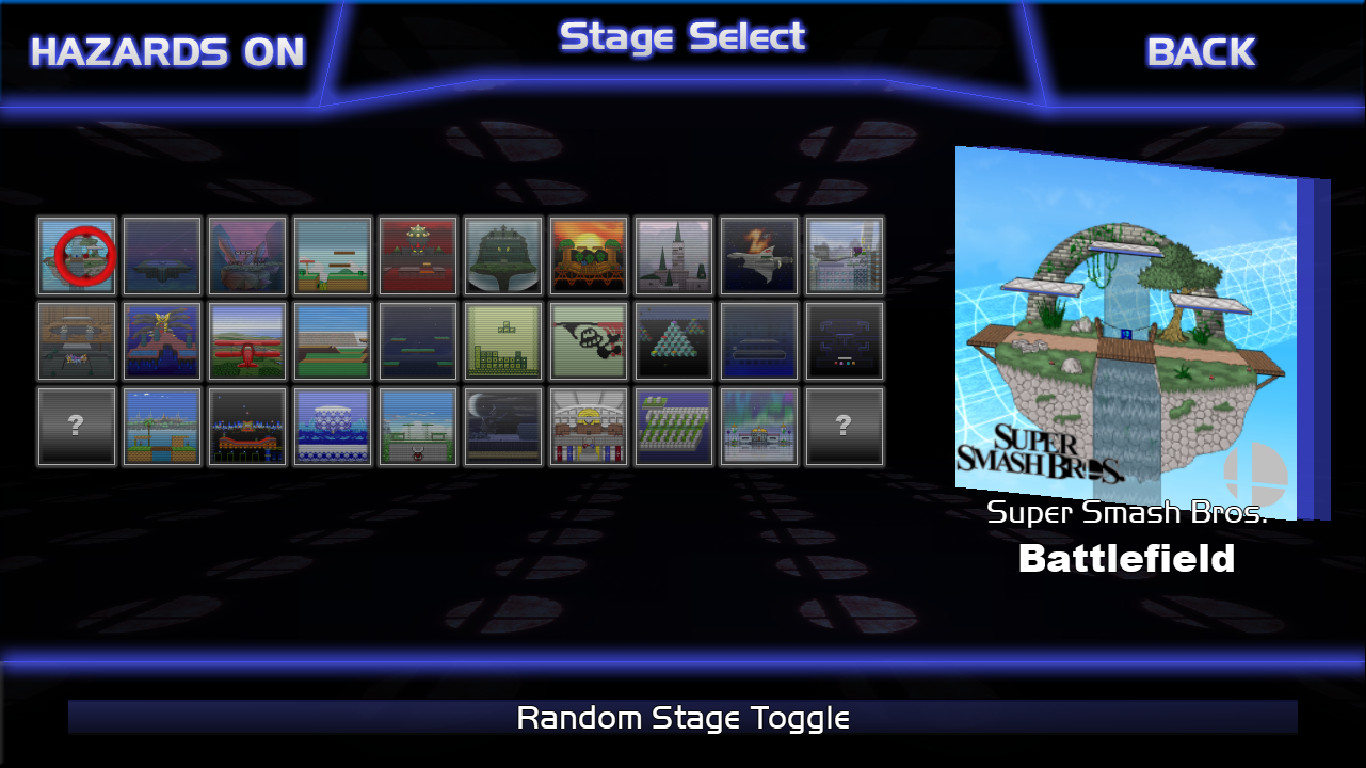1366x768 pixels.
Task: Select the right question-mark random stage slot
Action: click(844, 426)
